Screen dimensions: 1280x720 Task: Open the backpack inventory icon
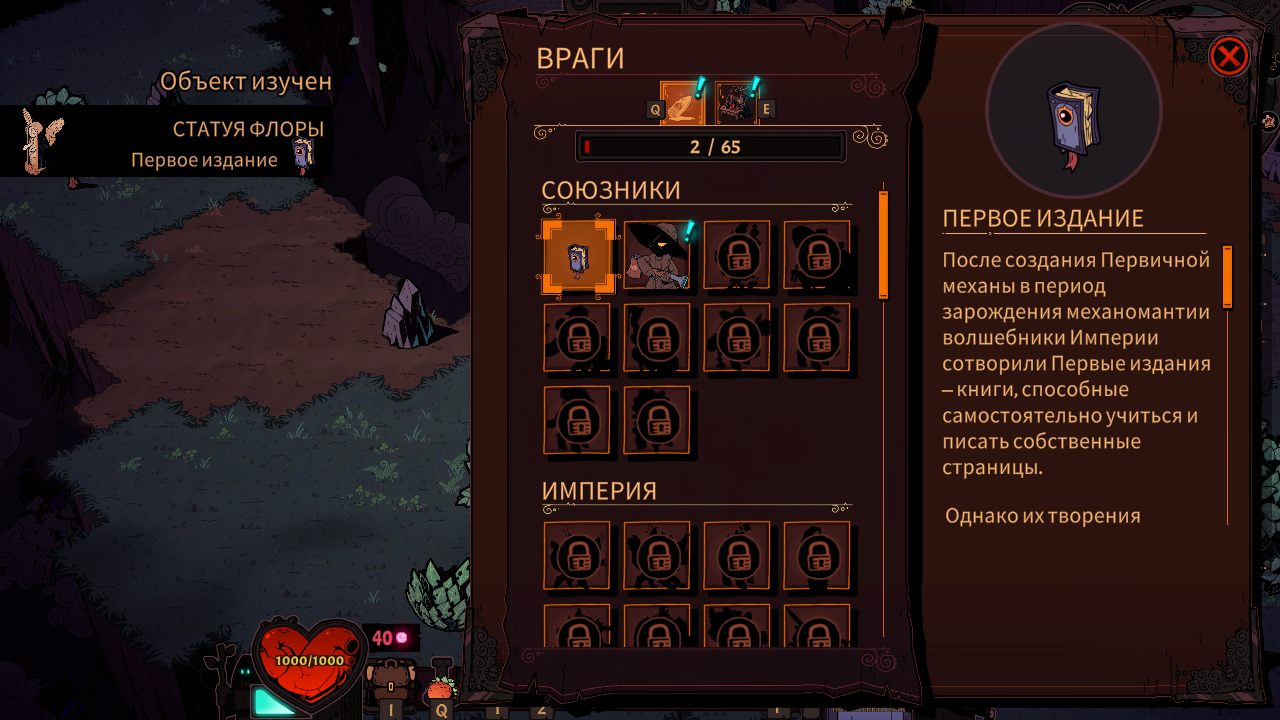pos(391,686)
